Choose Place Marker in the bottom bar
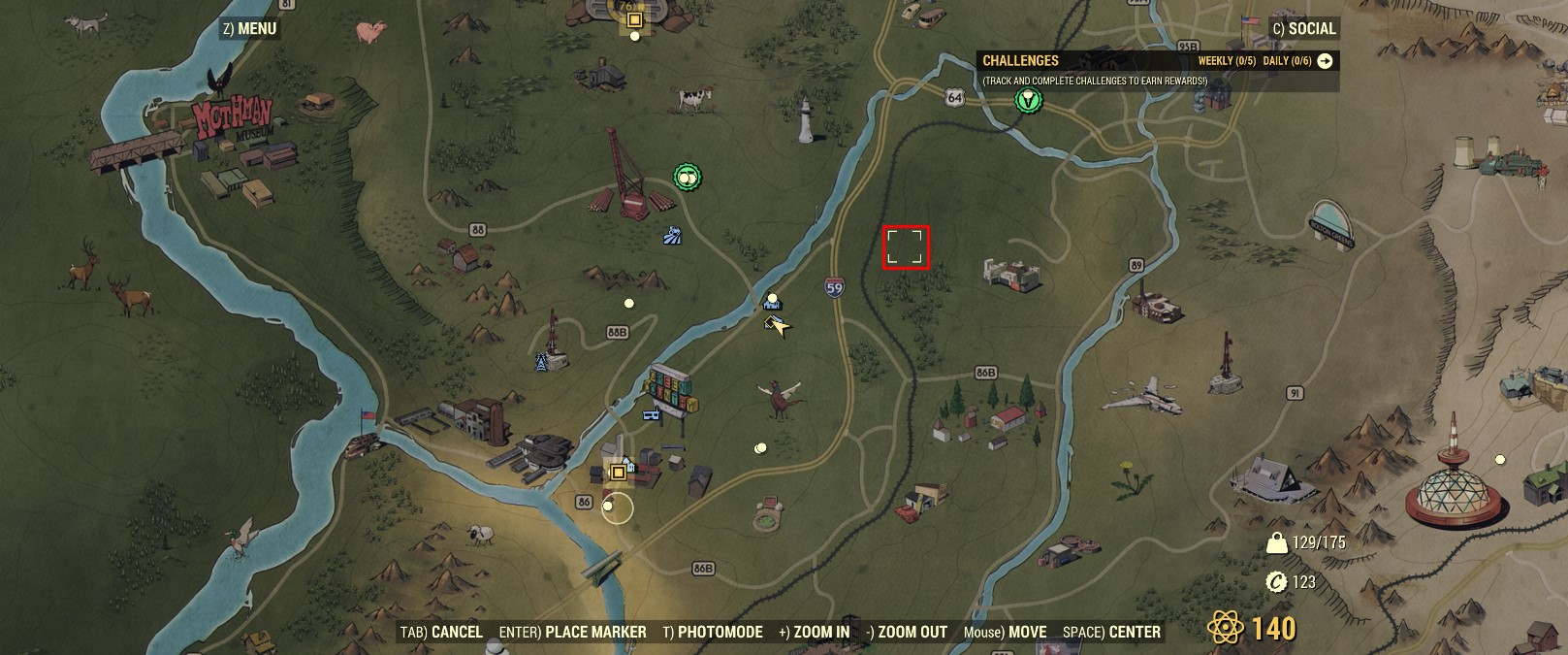The width and height of the screenshot is (1568, 655). 572,633
